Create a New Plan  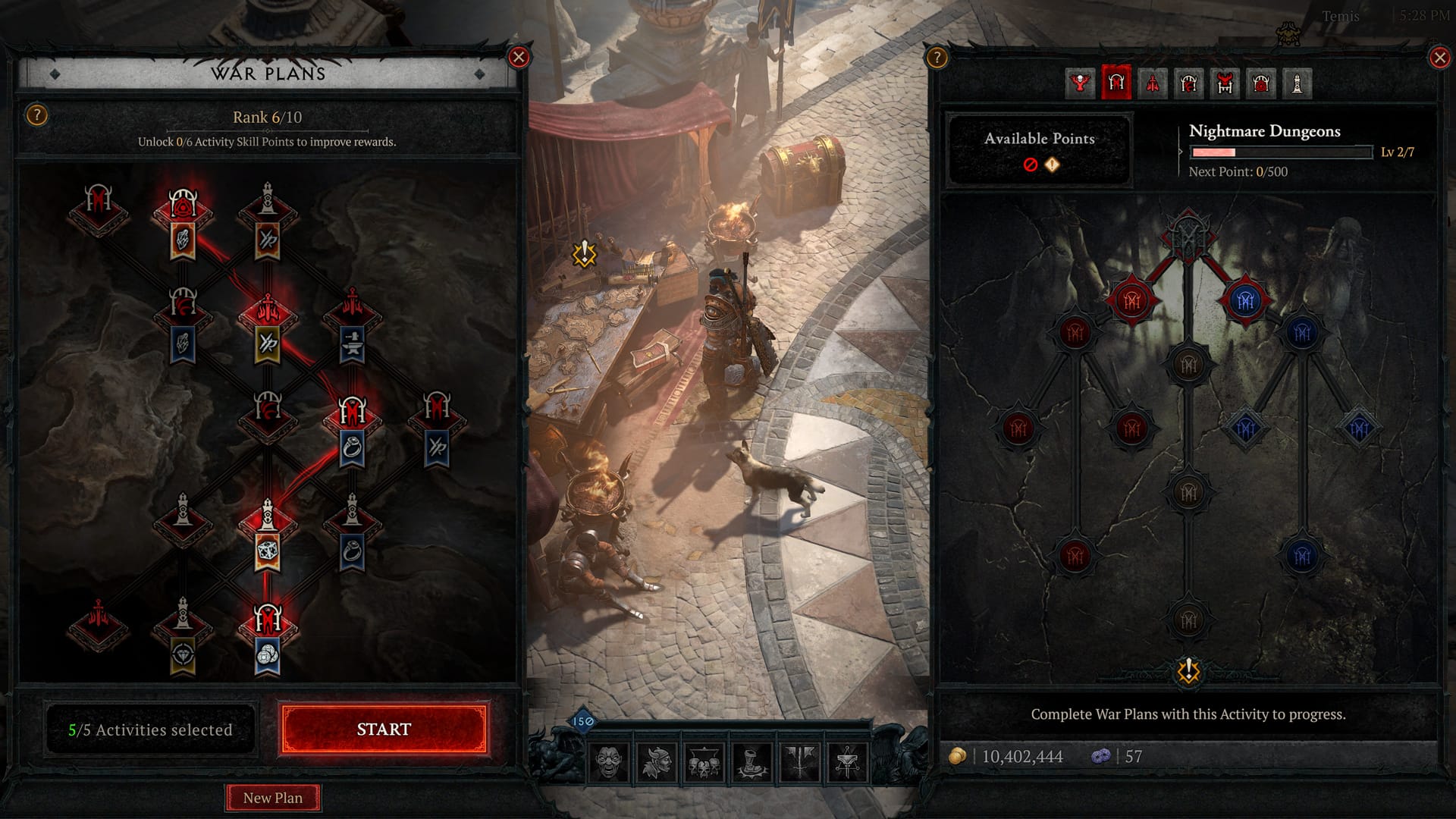[x=273, y=798]
